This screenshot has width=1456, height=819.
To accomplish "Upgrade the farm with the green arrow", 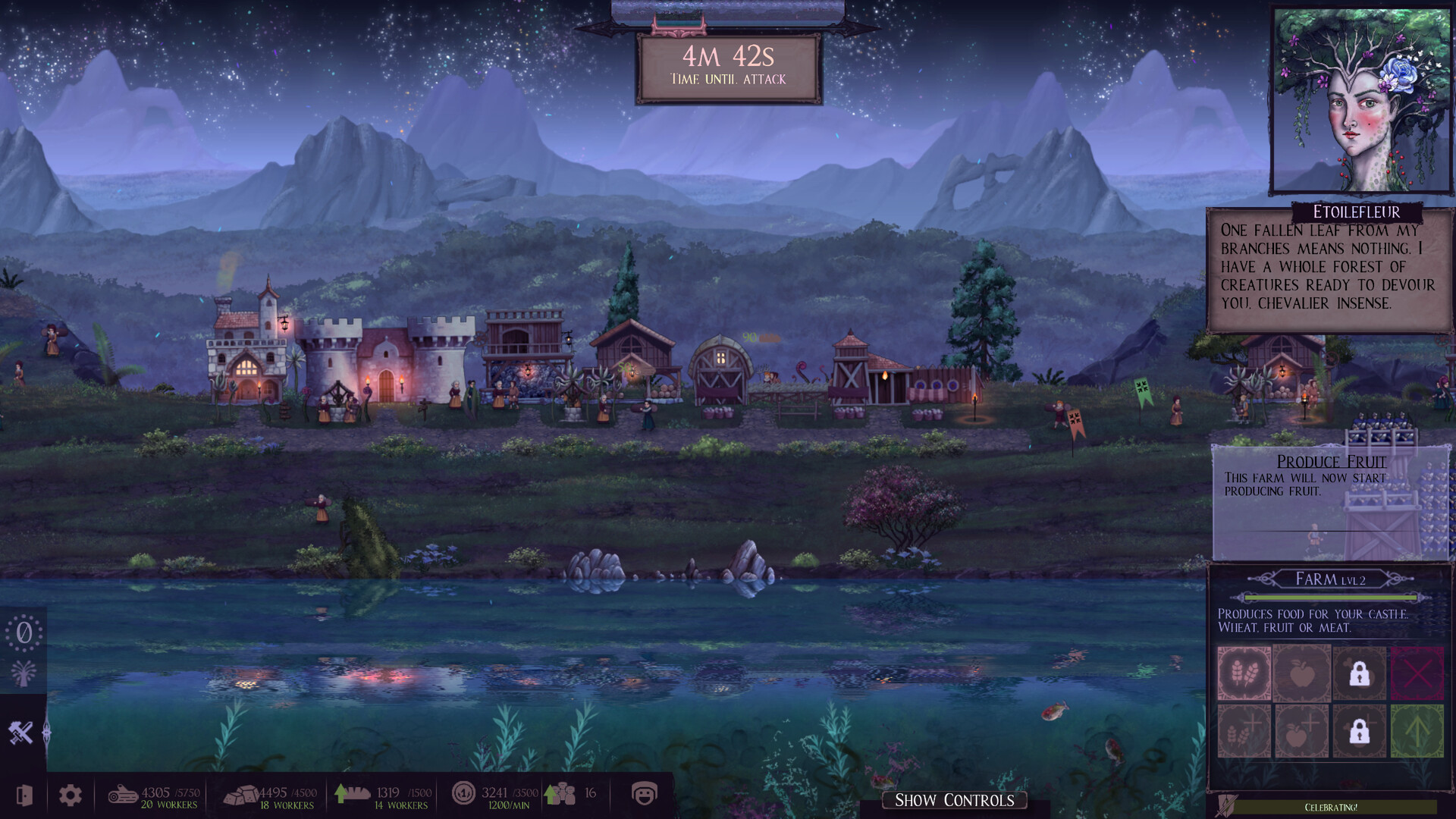I will click(x=1417, y=731).
